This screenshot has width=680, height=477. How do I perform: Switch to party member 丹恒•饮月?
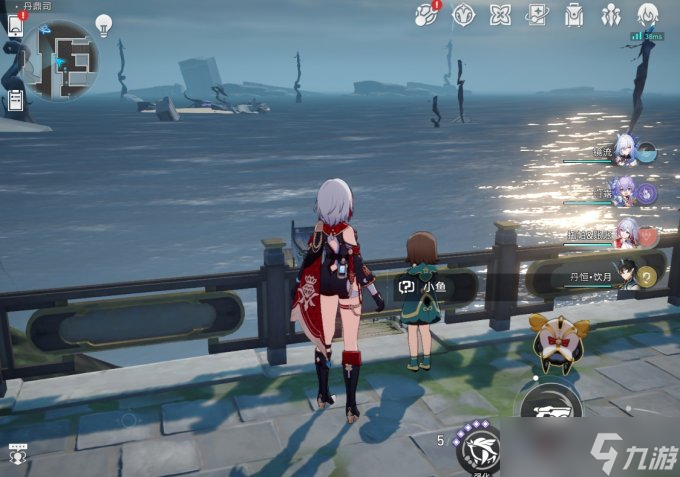click(628, 274)
